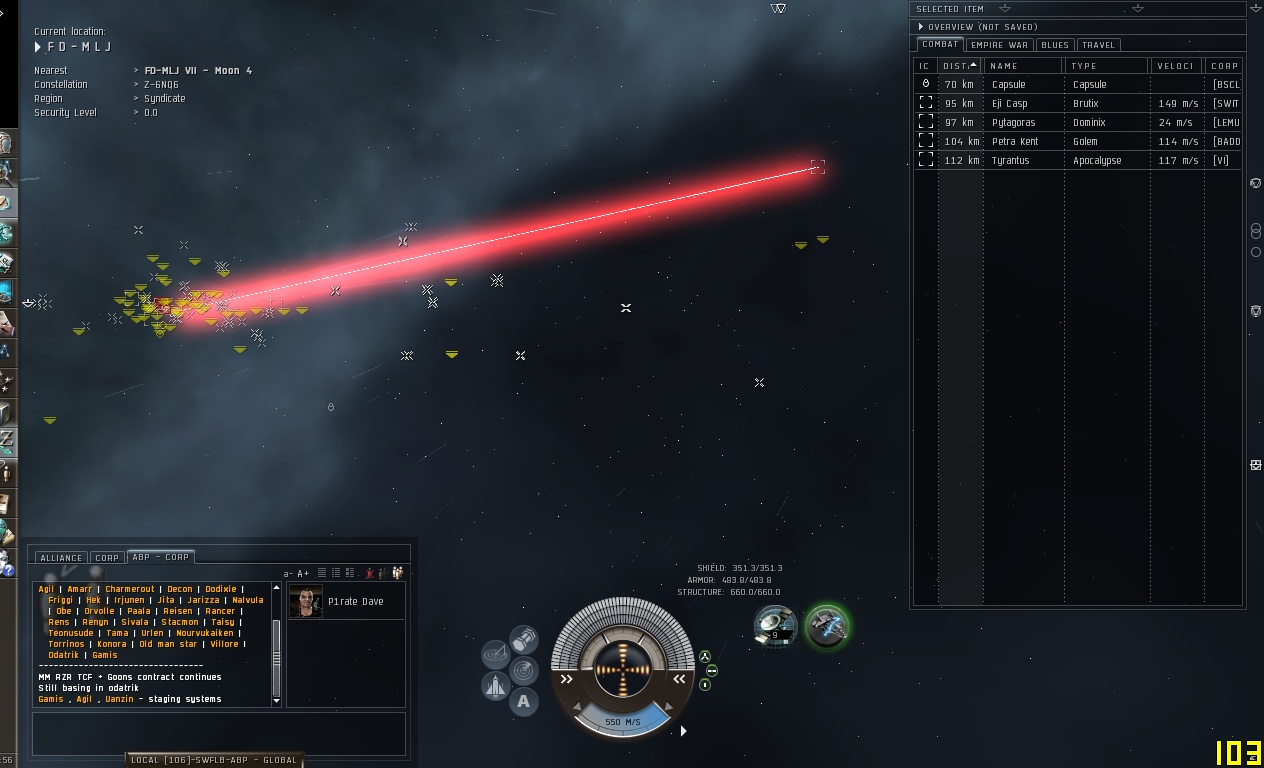Increase chat font size with A+
The image size is (1264, 768).
303,573
